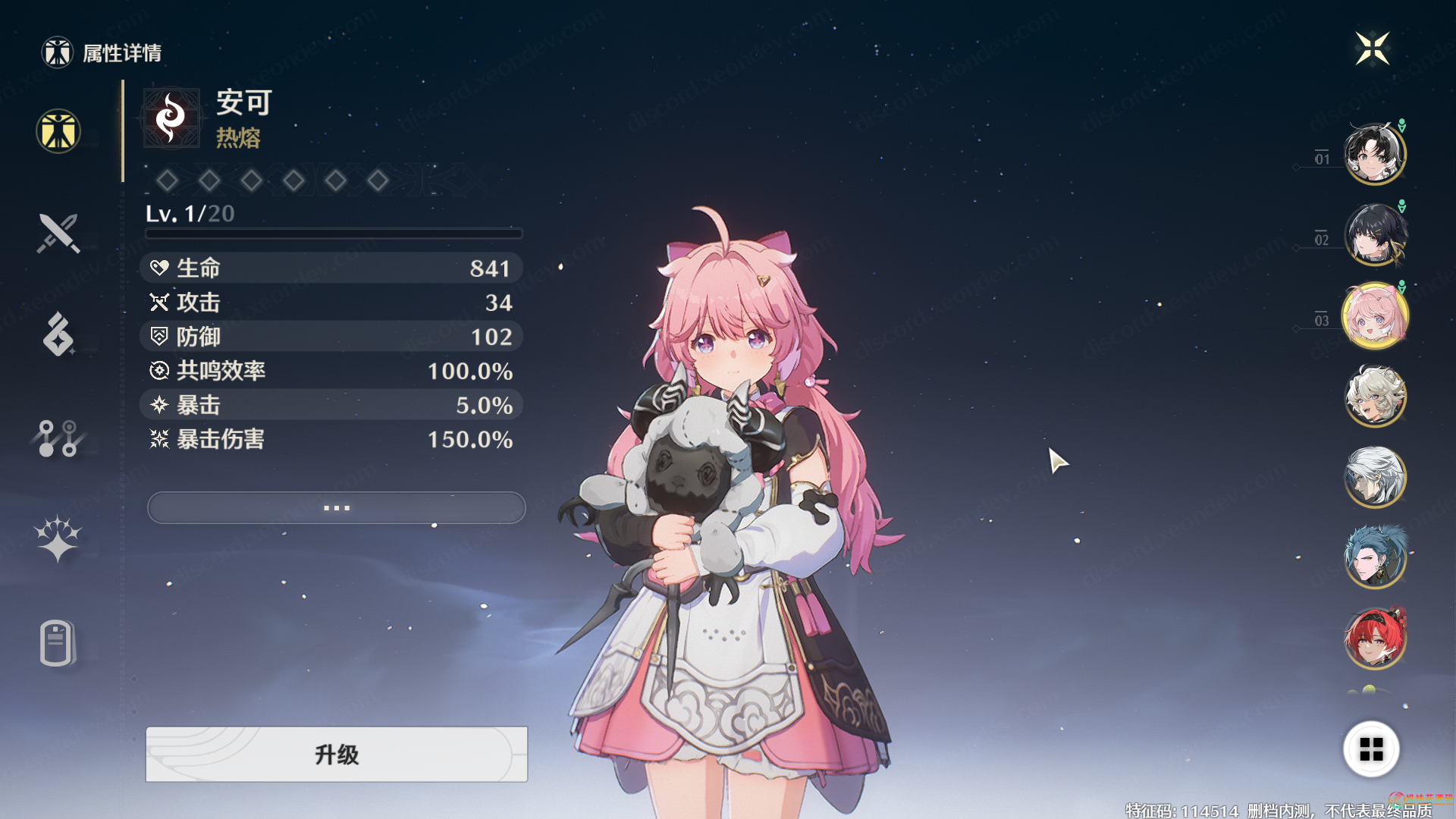Close the attribute details screen
The image size is (1456, 819).
pyautogui.click(x=1372, y=49)
